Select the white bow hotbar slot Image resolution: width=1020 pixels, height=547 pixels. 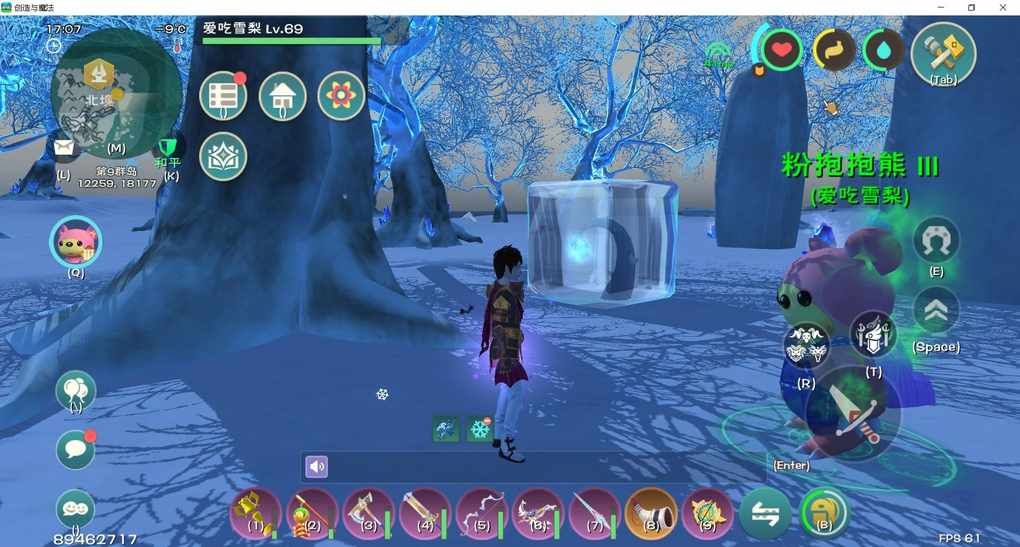tap(480, 513)
